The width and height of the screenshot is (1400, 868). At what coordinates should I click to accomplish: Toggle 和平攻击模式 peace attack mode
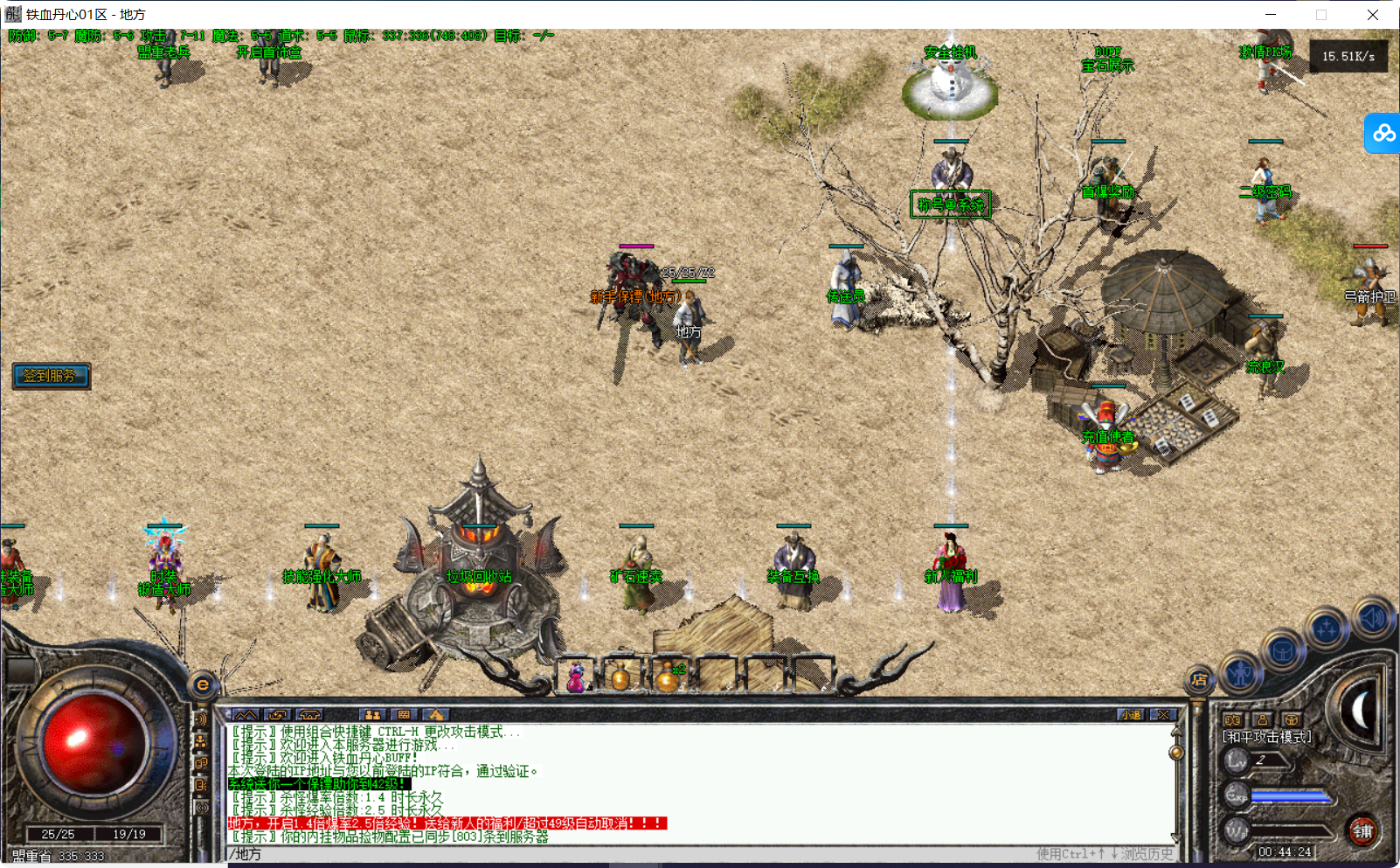tap(1265, 737)
